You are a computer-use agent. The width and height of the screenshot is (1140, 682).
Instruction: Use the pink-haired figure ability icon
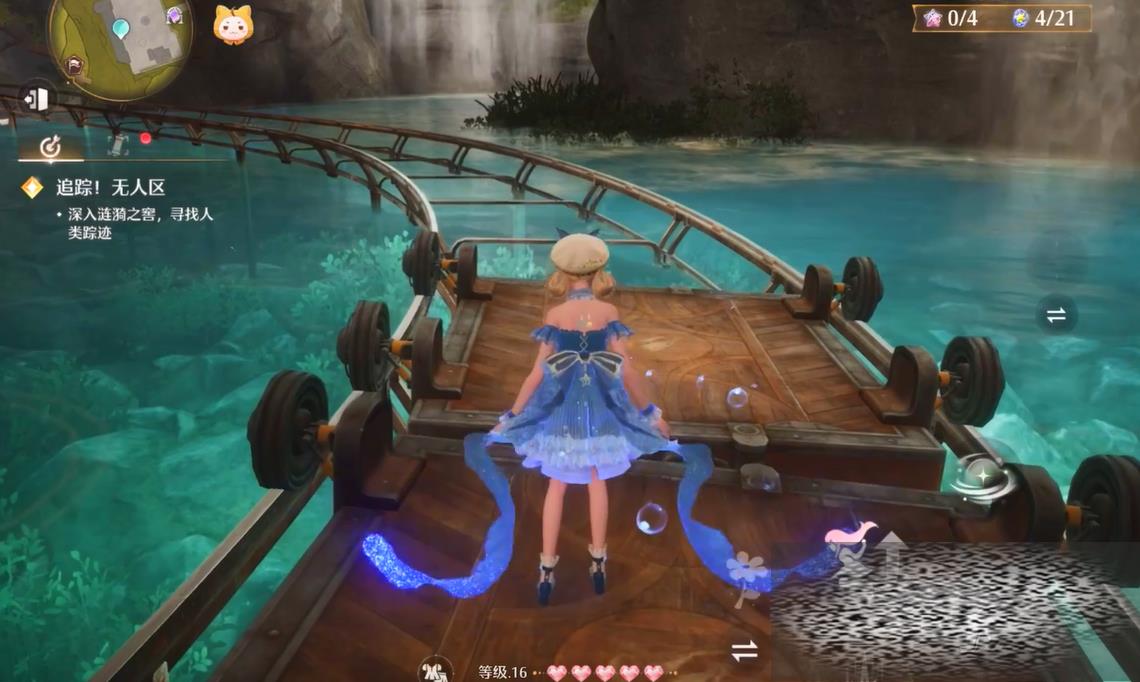pyautogui.click(x=849, y=536)
